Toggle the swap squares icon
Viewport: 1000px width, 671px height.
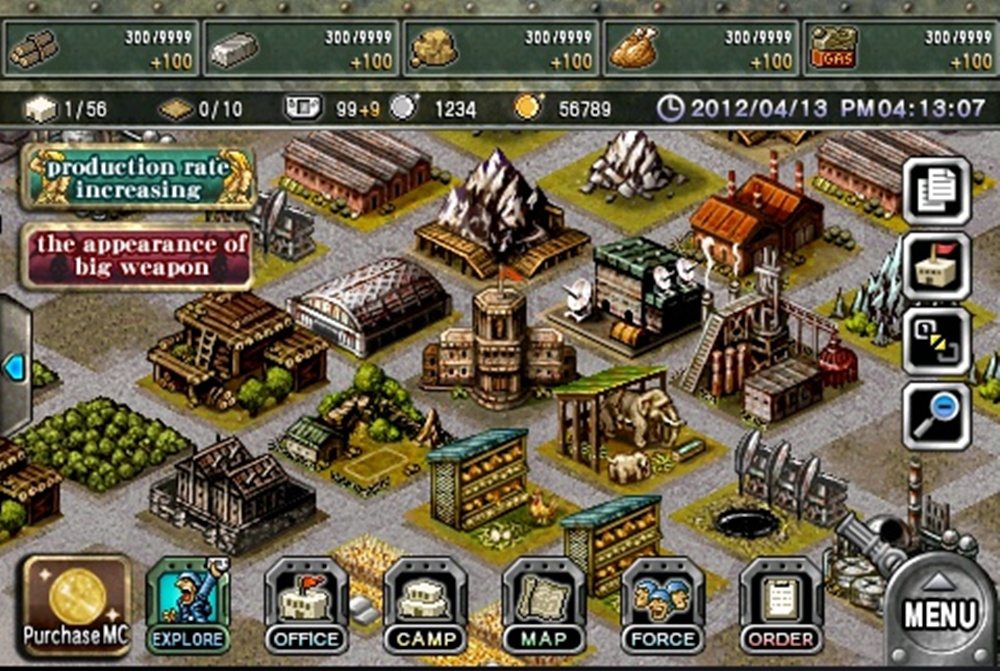[x=937, y=341]
